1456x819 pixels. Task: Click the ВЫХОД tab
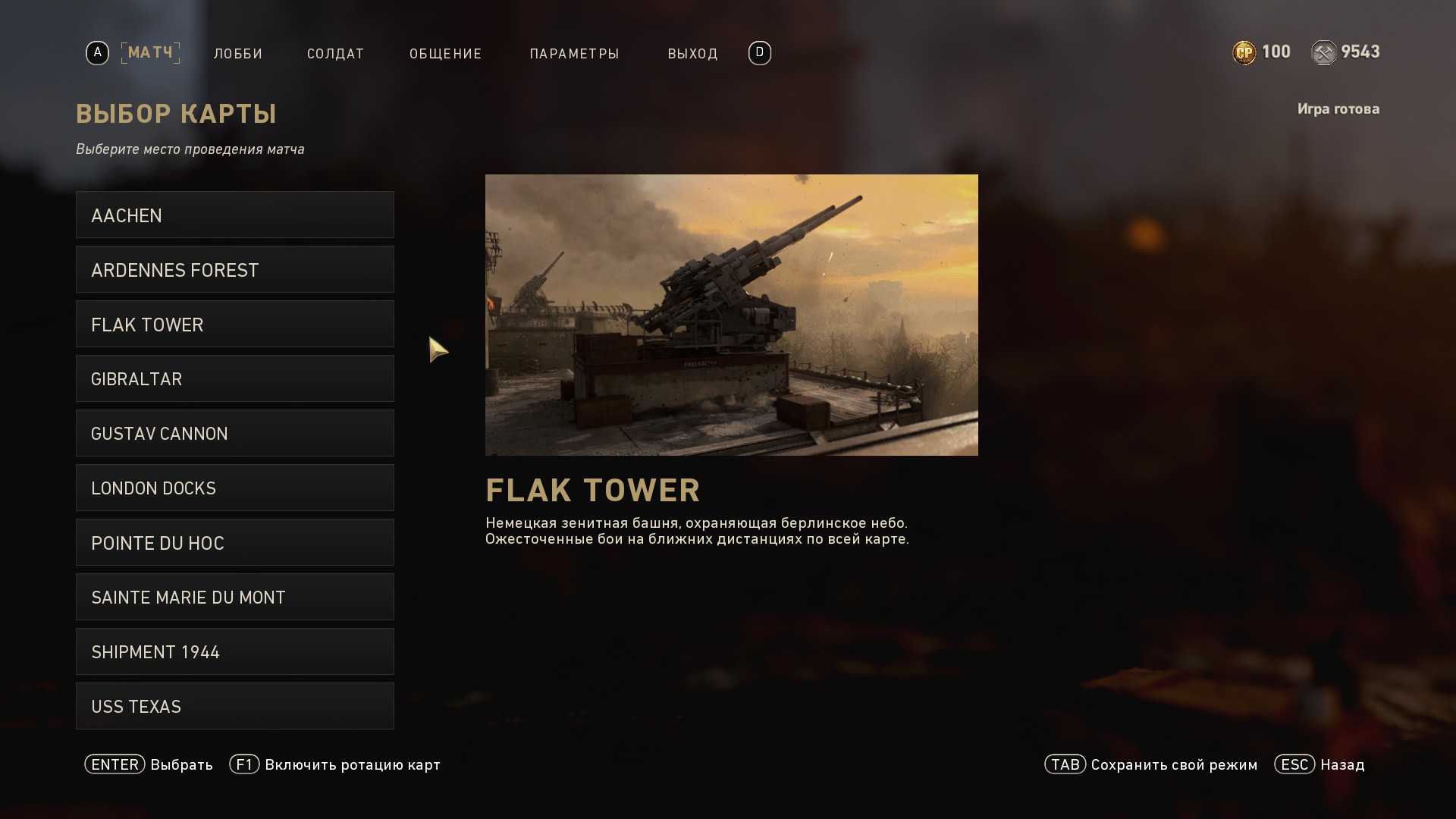tap(692, 54)
